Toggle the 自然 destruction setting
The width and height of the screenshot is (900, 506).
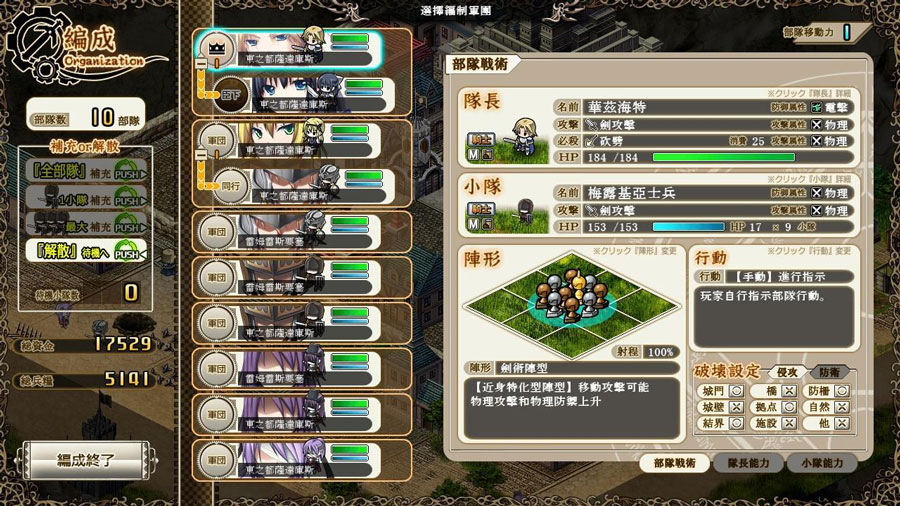coord(836,407)
